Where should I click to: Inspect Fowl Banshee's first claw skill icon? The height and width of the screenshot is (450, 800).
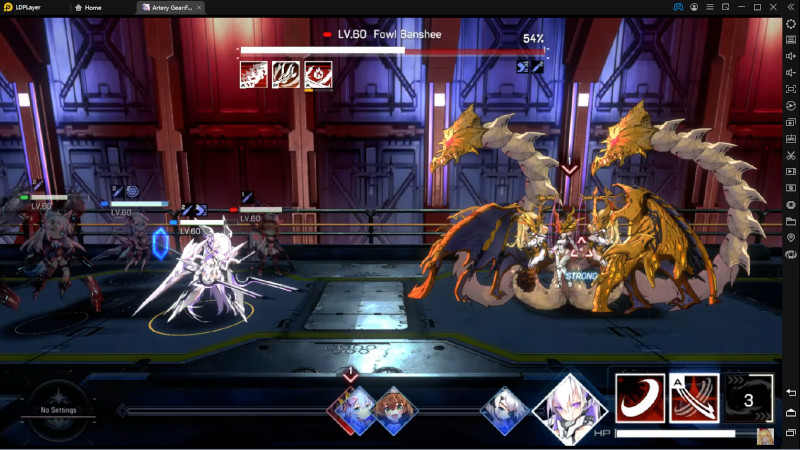tap(253, 75)
